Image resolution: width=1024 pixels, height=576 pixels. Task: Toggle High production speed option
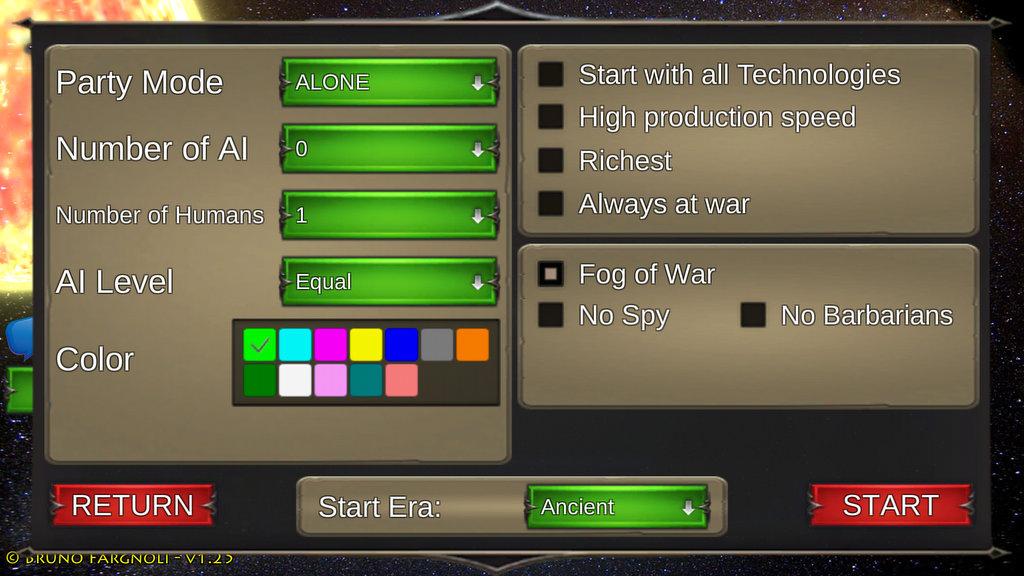coord(551,117)
